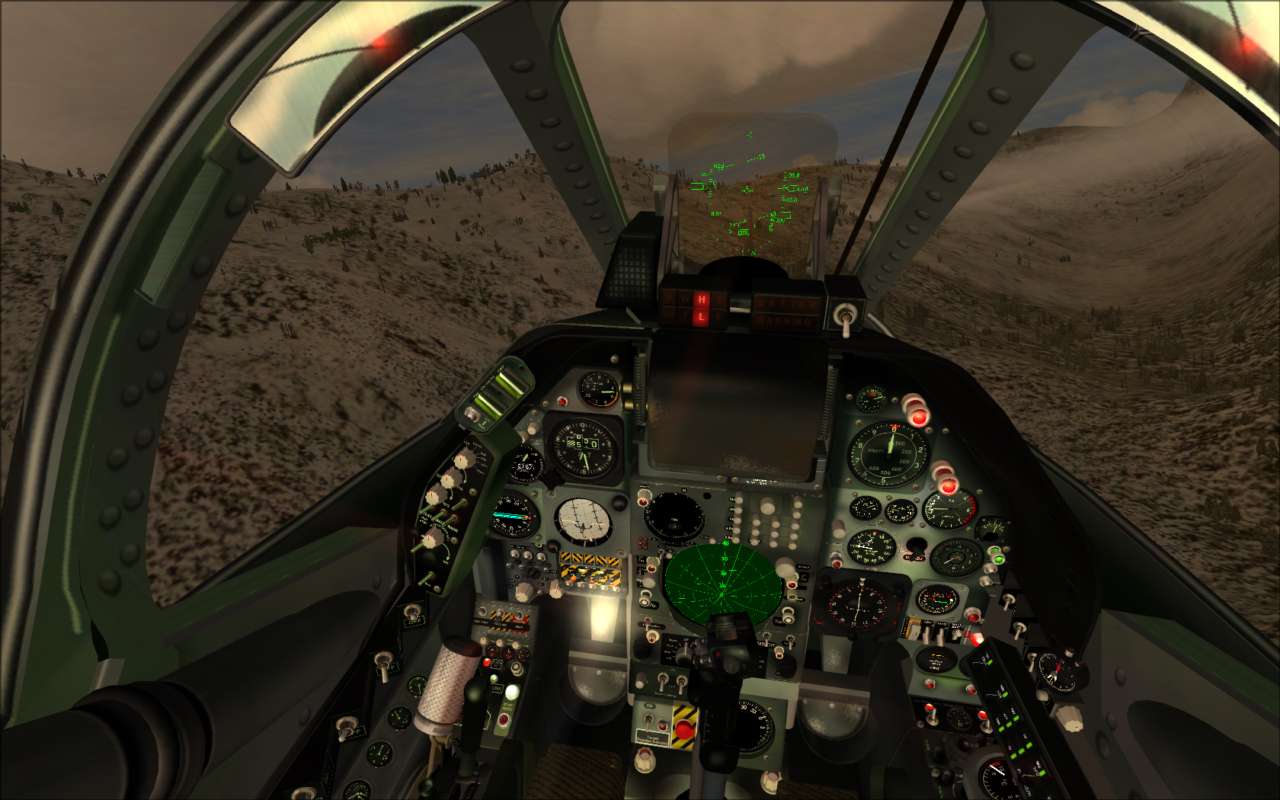The image size is (1280, 800).
Task: Grab the knurled white throttle handle
Action: coord(449,682)
